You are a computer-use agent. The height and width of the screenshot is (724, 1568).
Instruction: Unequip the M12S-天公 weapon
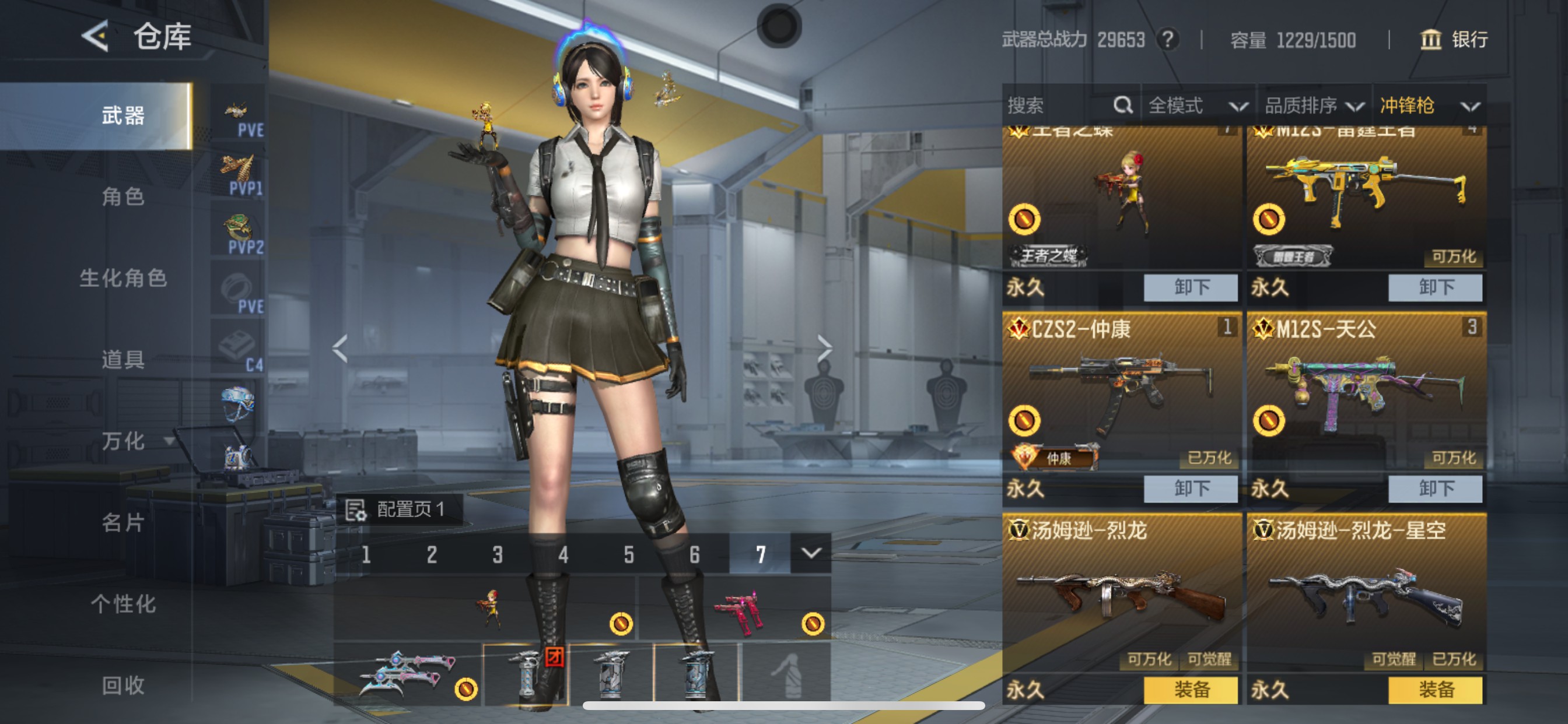pyautogui.click(x=1434, y=488)
